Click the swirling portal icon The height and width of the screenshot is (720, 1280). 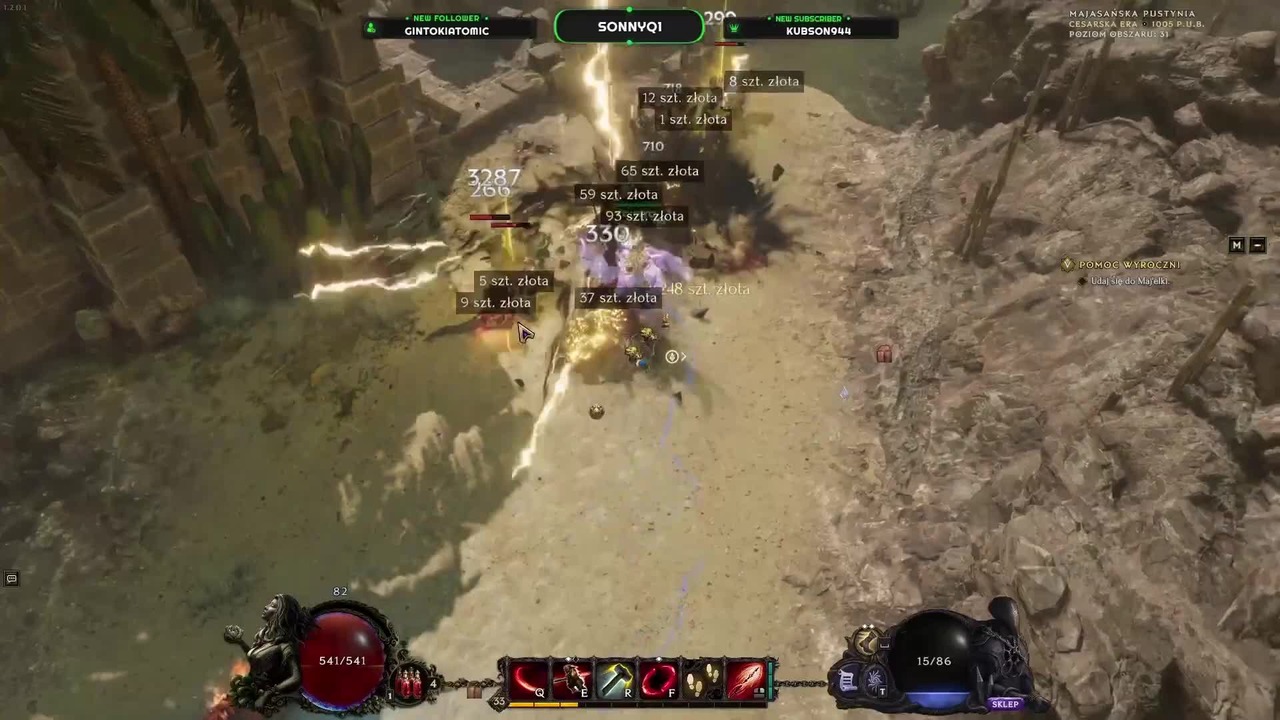(873, 681)
